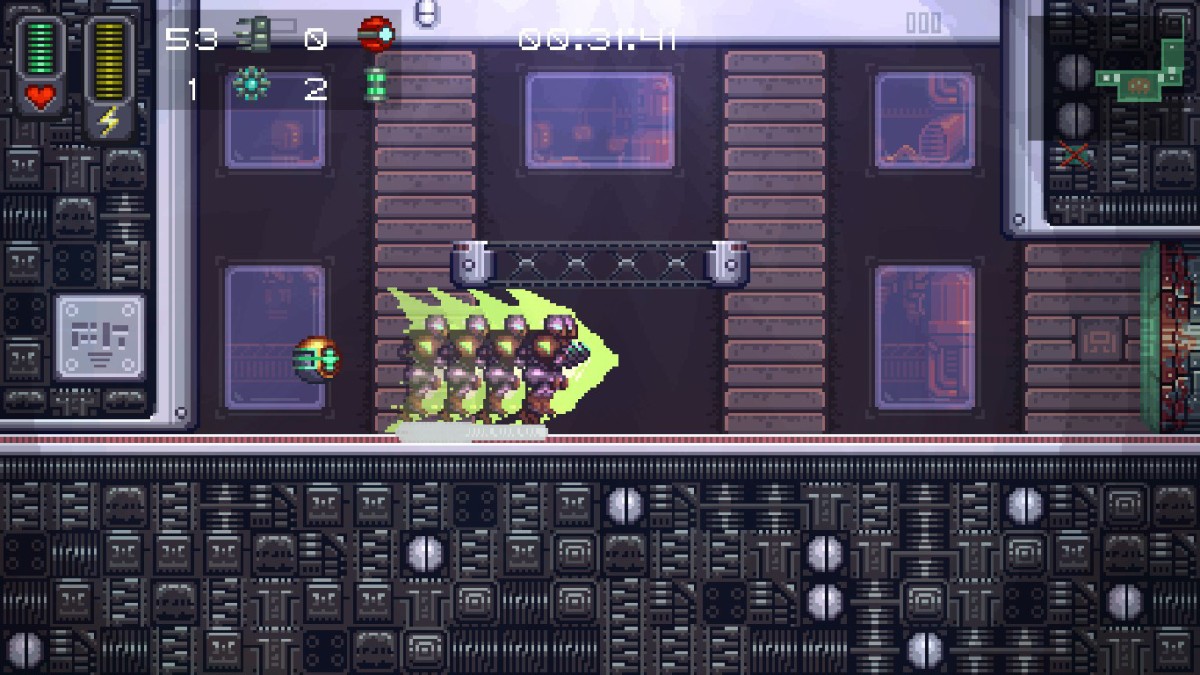Select the red orb bomb icon
This screenshot has width=1200, height=675.
tap(376, 35)
